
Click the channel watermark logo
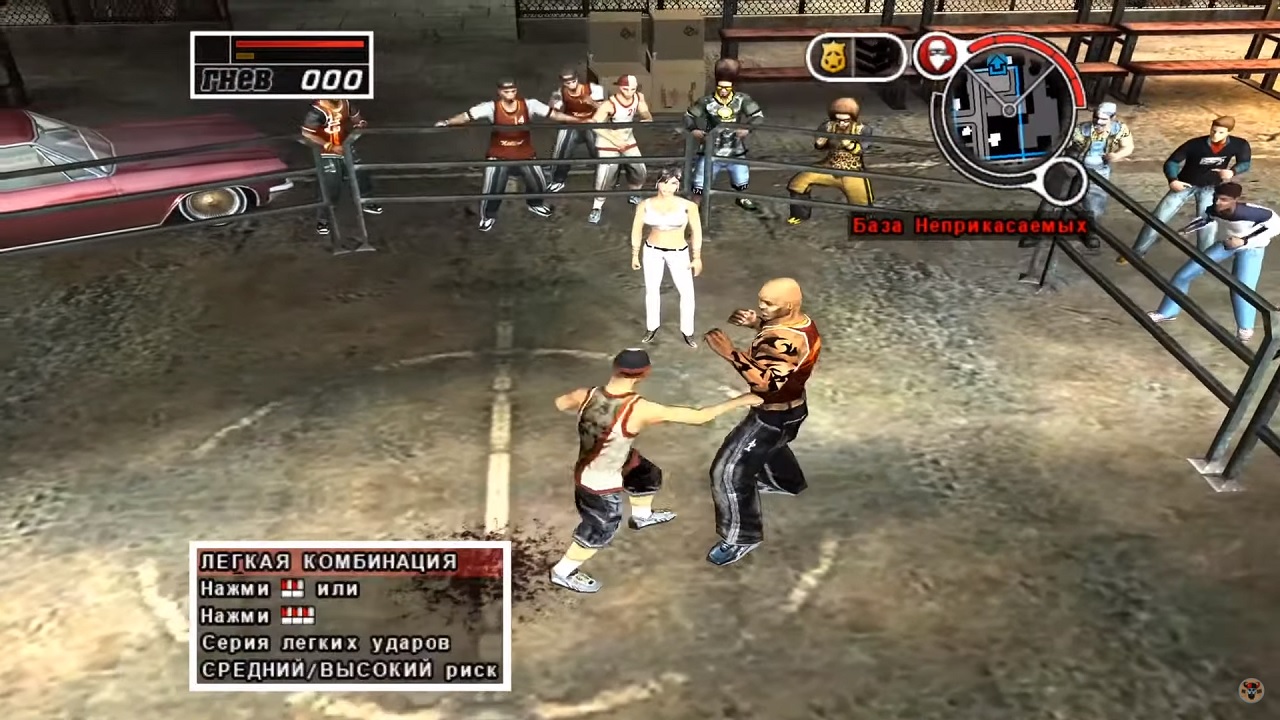point(1250,691)
